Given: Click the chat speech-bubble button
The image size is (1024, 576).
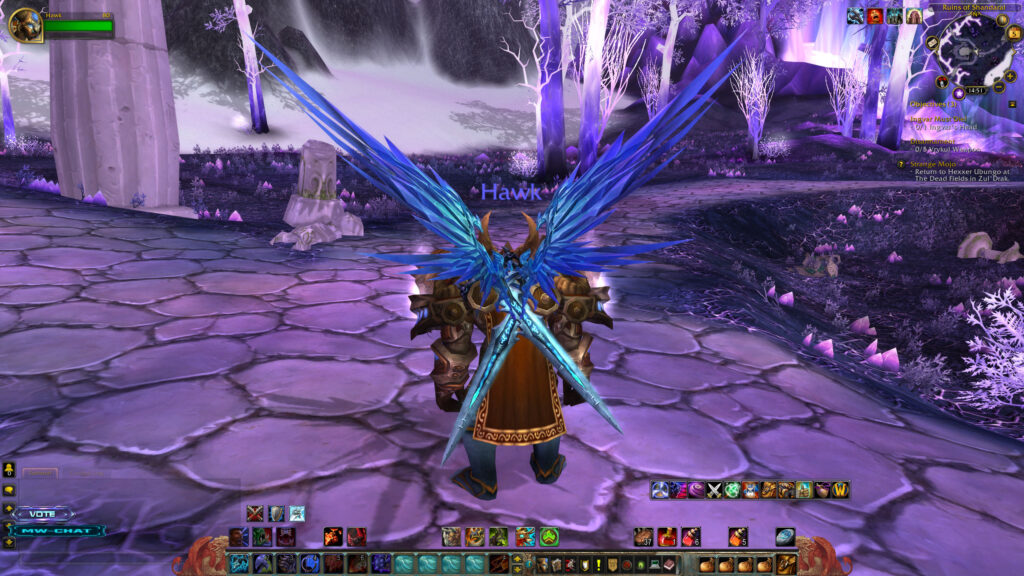Looking at the screenshot, I should click(9, 491).
